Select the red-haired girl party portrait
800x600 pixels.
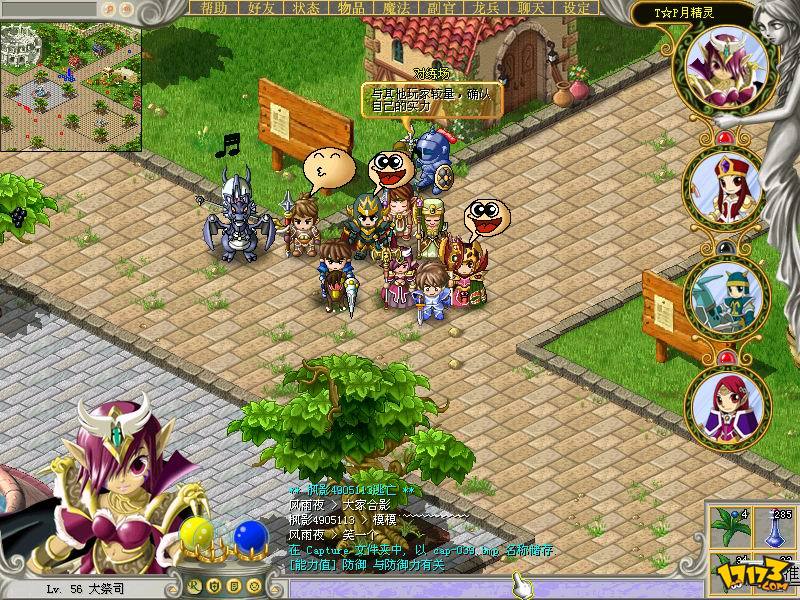(x=727, y=406)
